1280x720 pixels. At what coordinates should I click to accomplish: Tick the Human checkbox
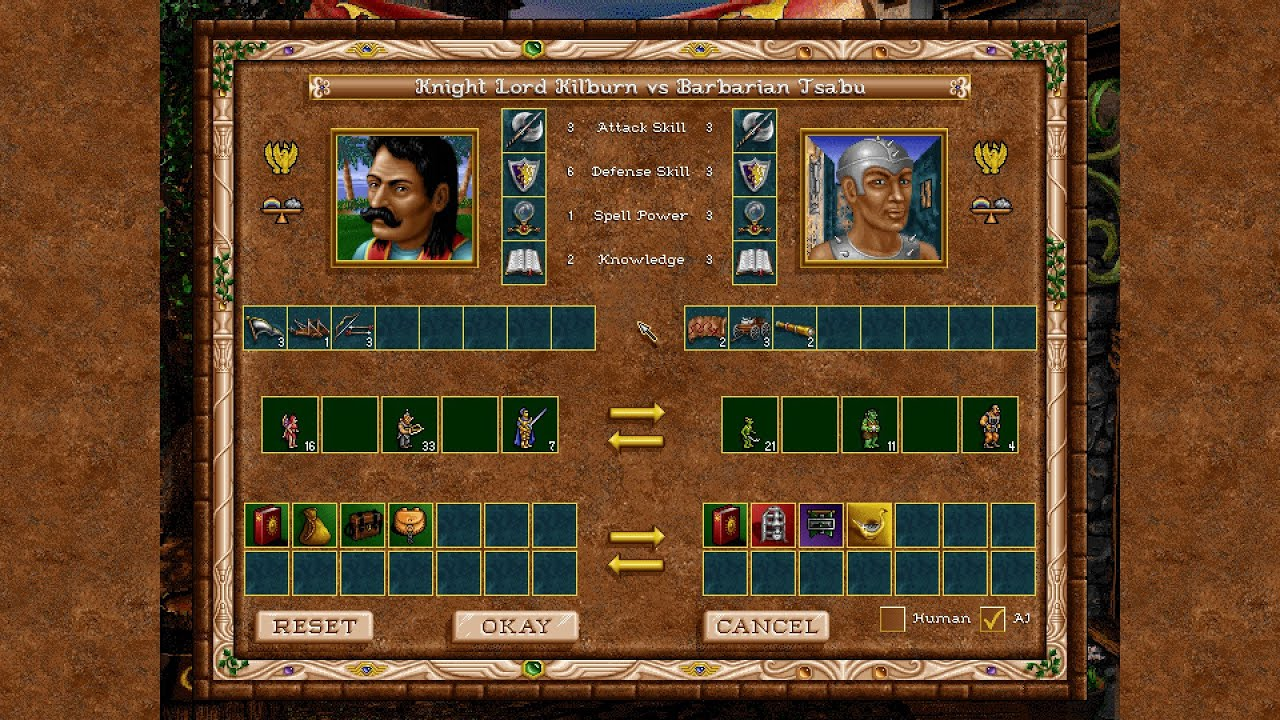(x=892, y=619)
